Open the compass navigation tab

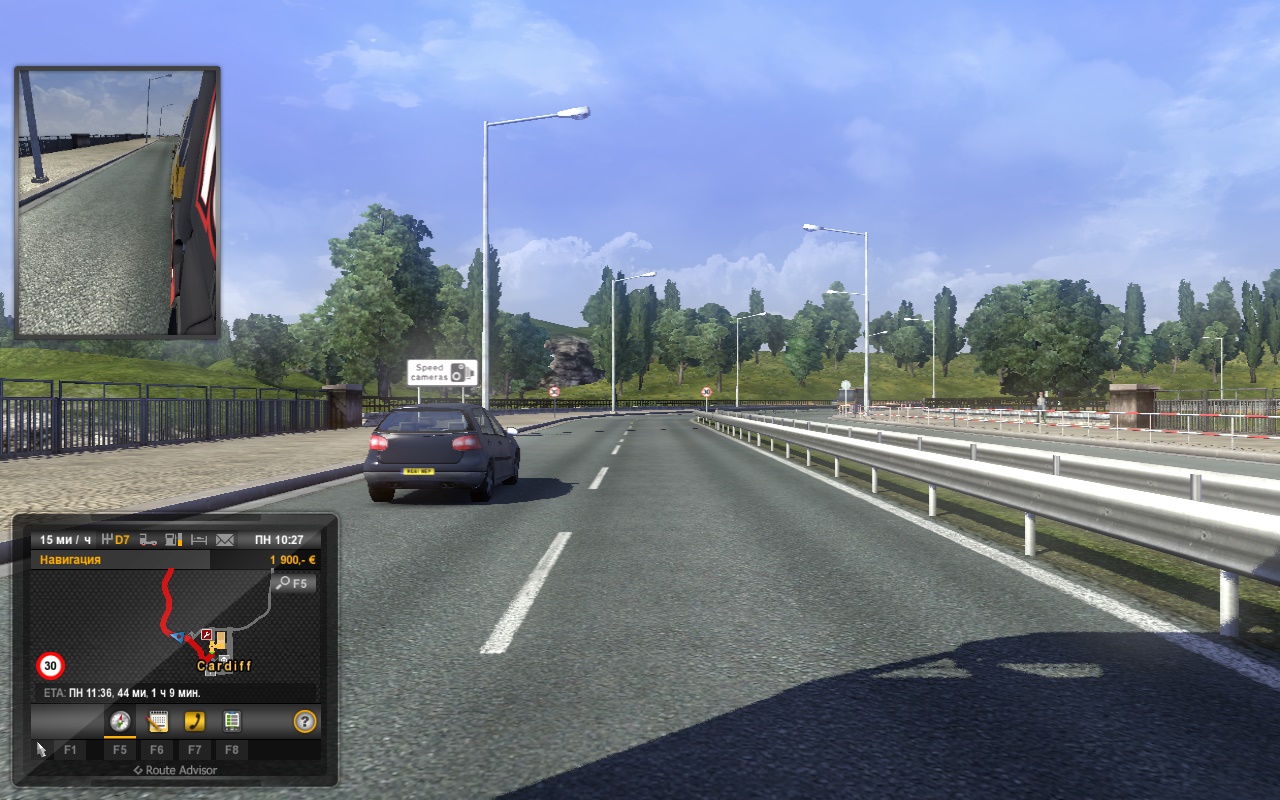pyautogui.click(x=120, y=721)
